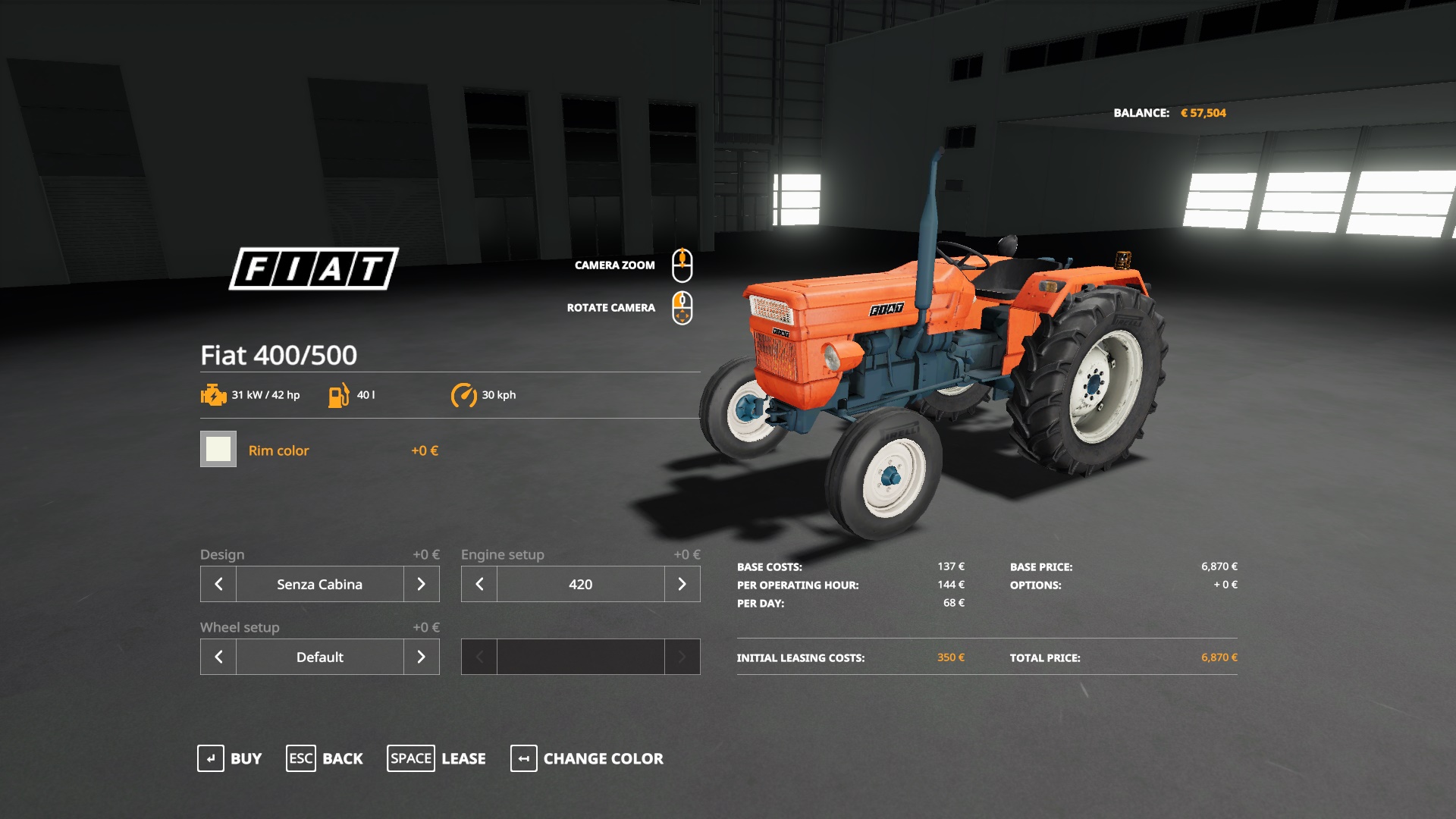
Task: Switch Design to the previous option
Action: 218,584
